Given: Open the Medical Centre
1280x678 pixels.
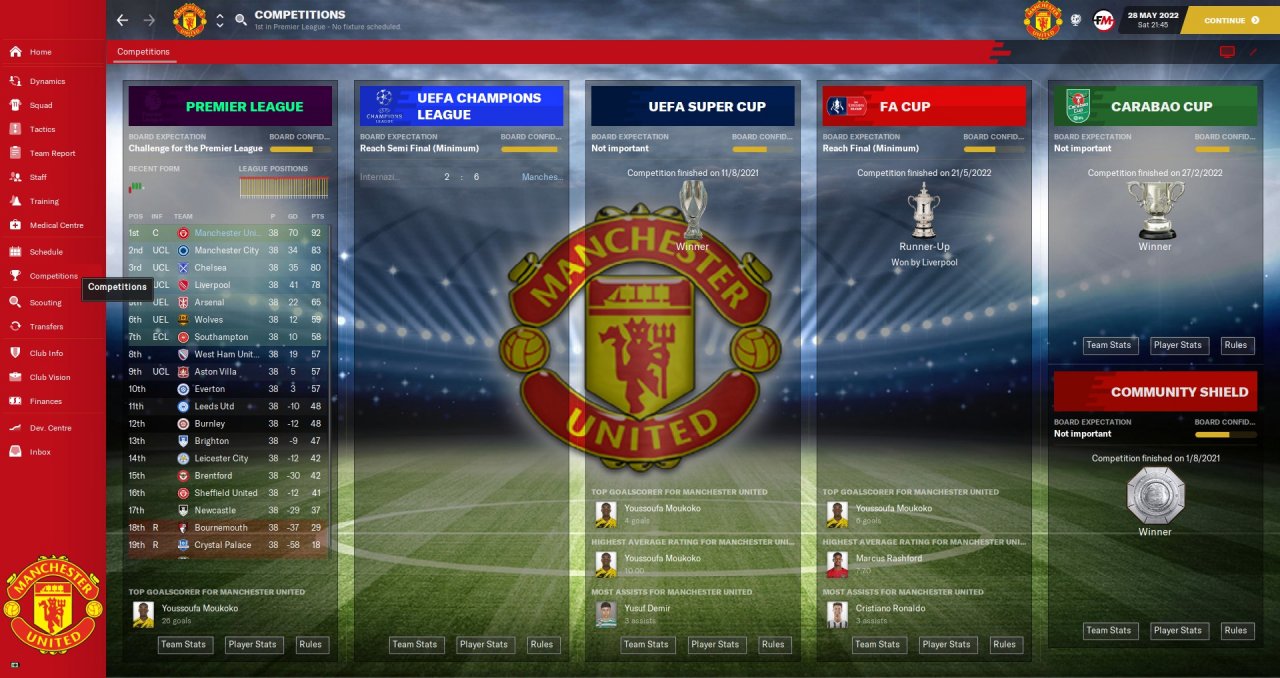Looking at the screenshot, I should tap(56, 225).
